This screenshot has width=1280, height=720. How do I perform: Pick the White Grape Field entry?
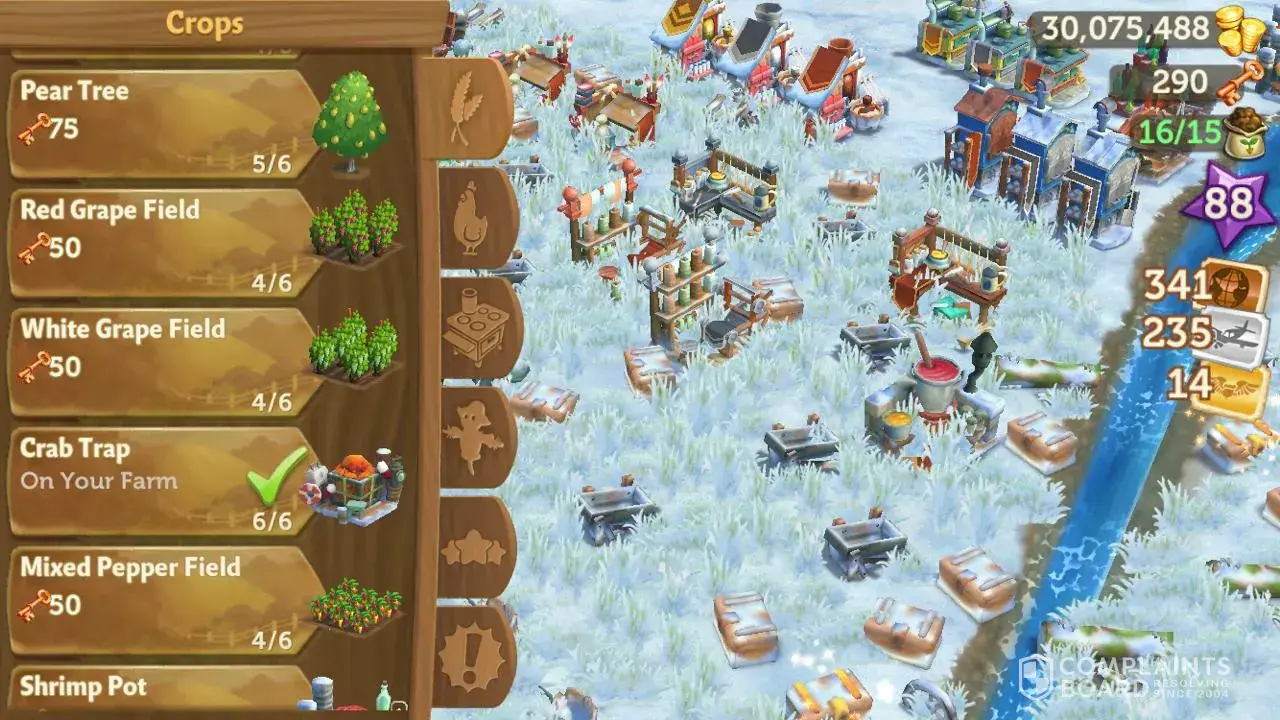(x=165, y=362)
